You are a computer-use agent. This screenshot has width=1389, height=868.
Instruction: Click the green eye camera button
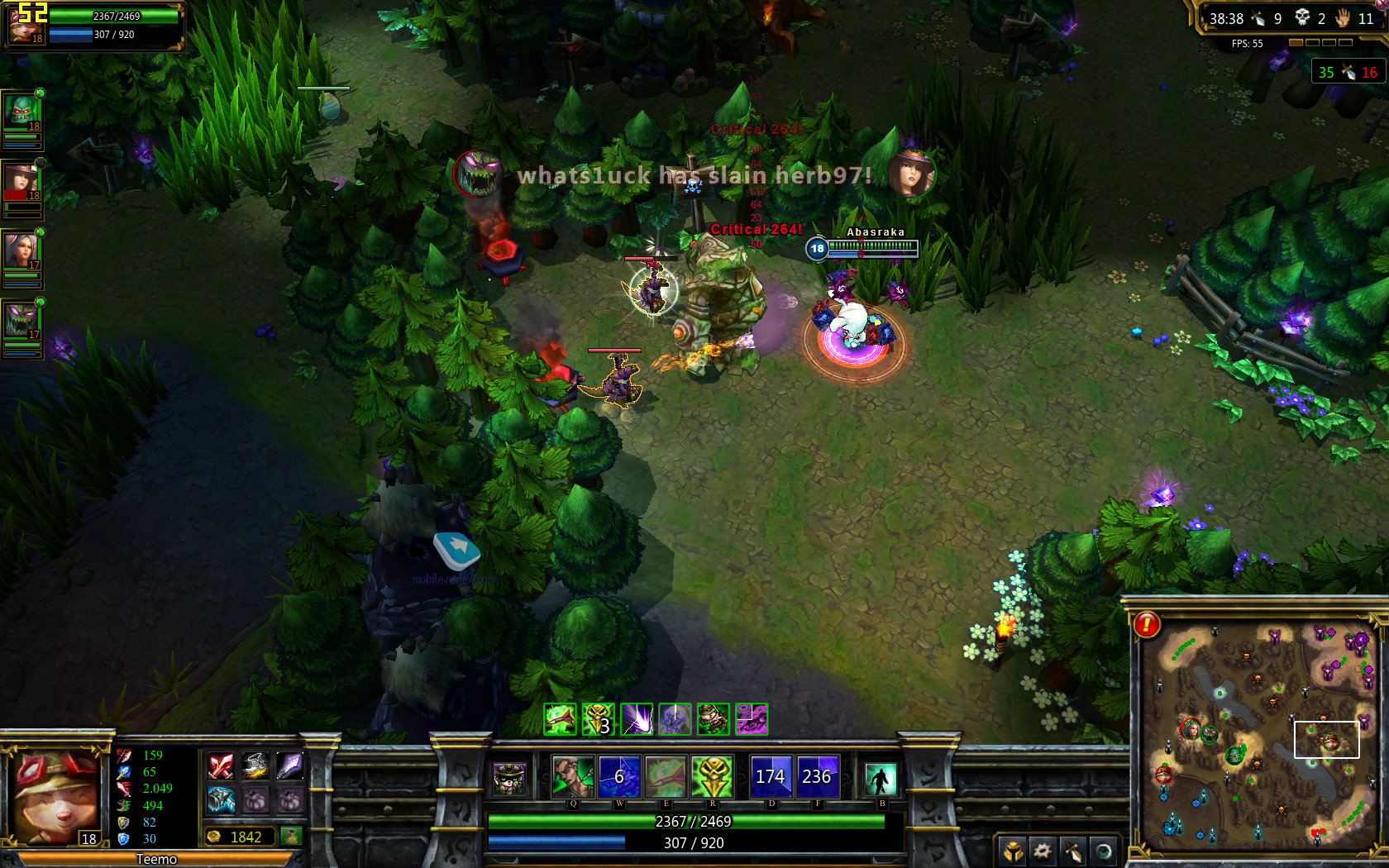(x=1104, y=850)
